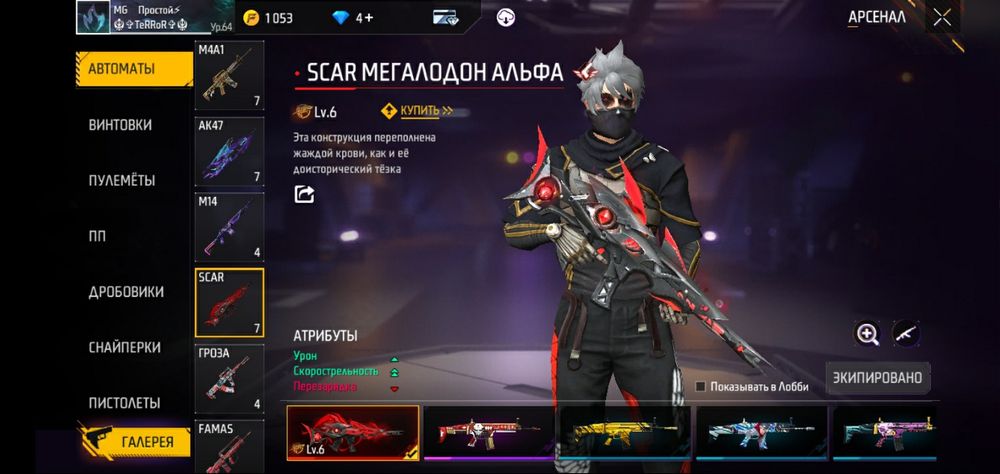Select the M4A1 weapon tile
1000x474 pixels.
click(229, 76)
